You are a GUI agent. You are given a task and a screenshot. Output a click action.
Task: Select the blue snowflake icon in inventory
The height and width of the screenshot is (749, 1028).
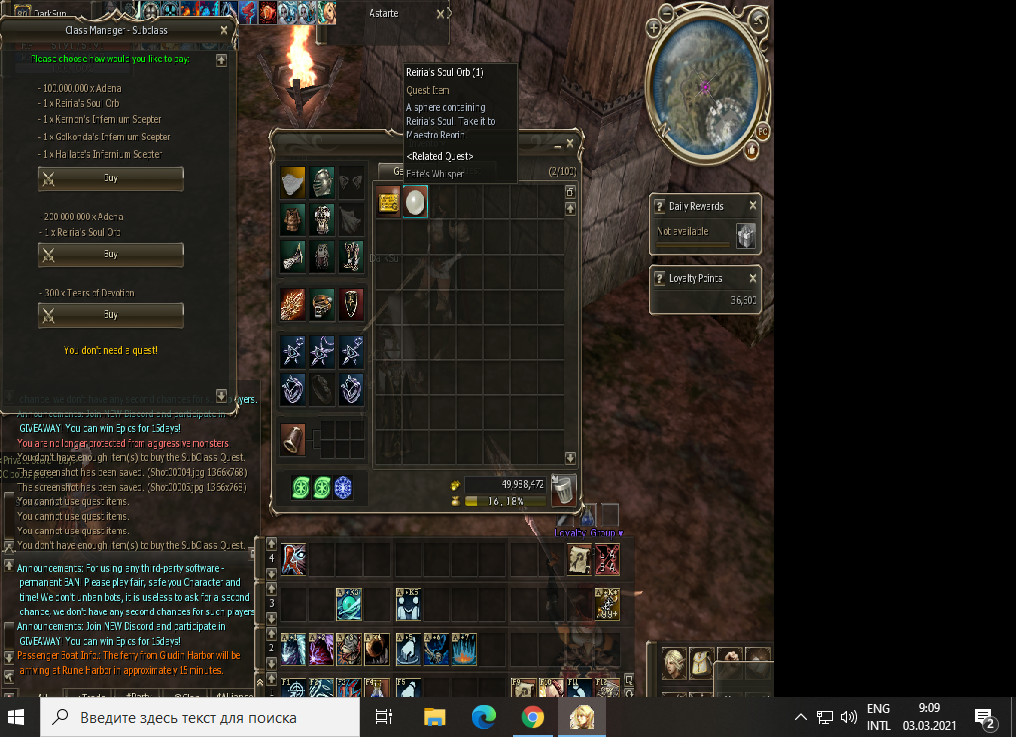pos(343,487)
